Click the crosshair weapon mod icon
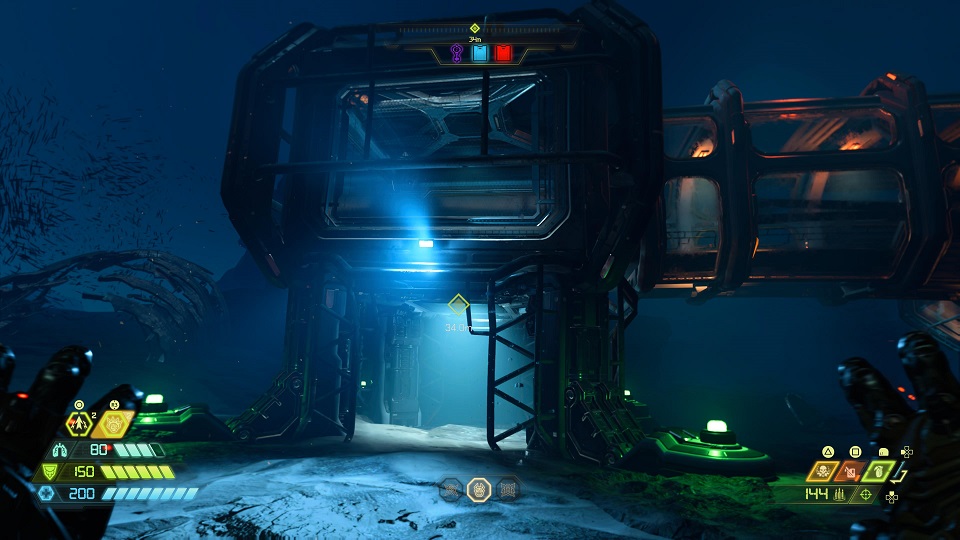The height and width of the screenshot is (540, 960). (865, 495)
